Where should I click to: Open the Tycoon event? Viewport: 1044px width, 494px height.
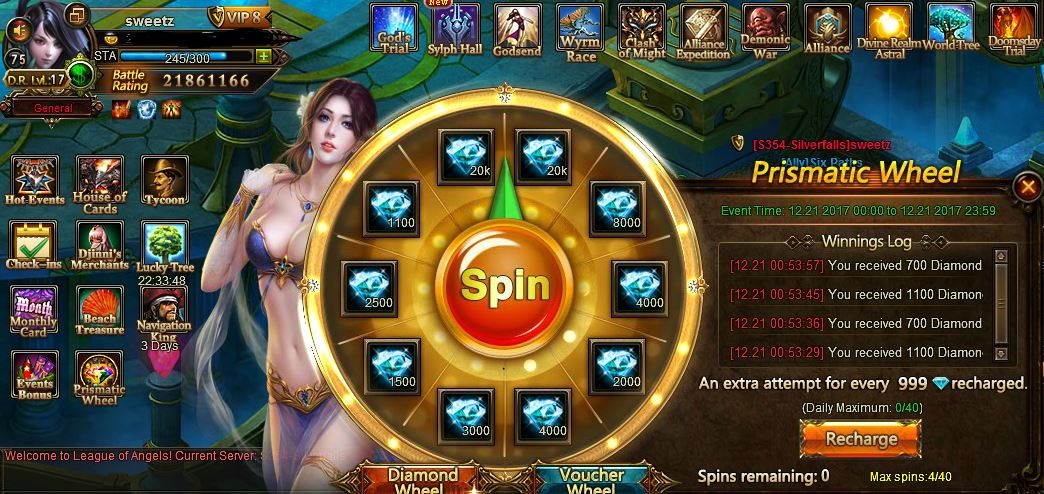point(164,180)
